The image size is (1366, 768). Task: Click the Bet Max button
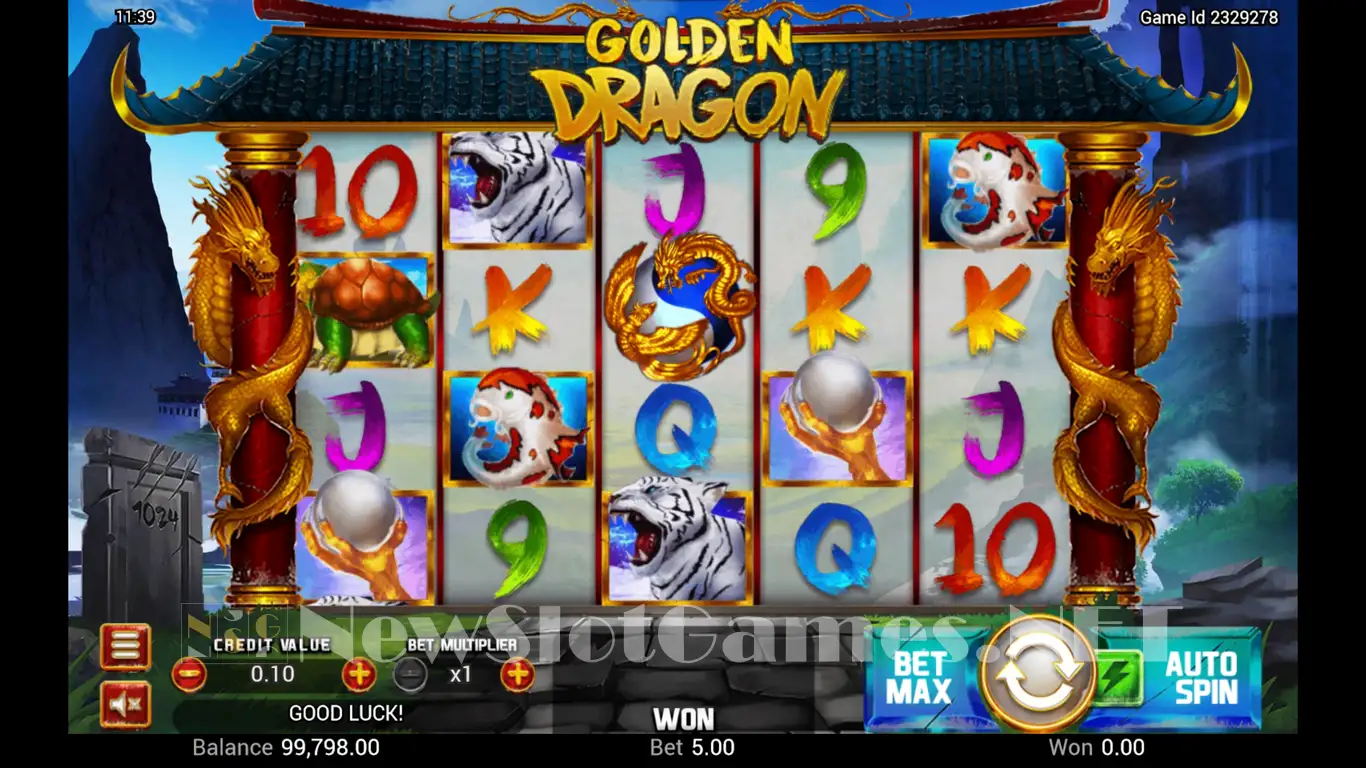pyautogui.click(x=918, y=678)
